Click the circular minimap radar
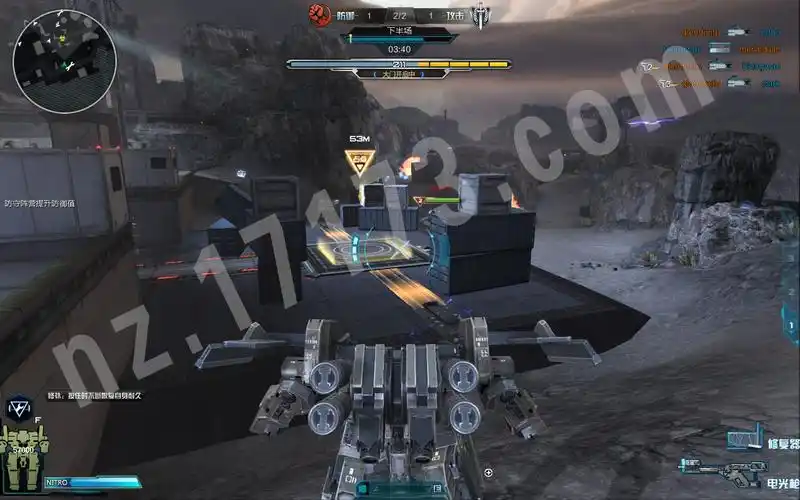Screen dimensions: 800x500 pyautogui.click(x=51, y=61)
